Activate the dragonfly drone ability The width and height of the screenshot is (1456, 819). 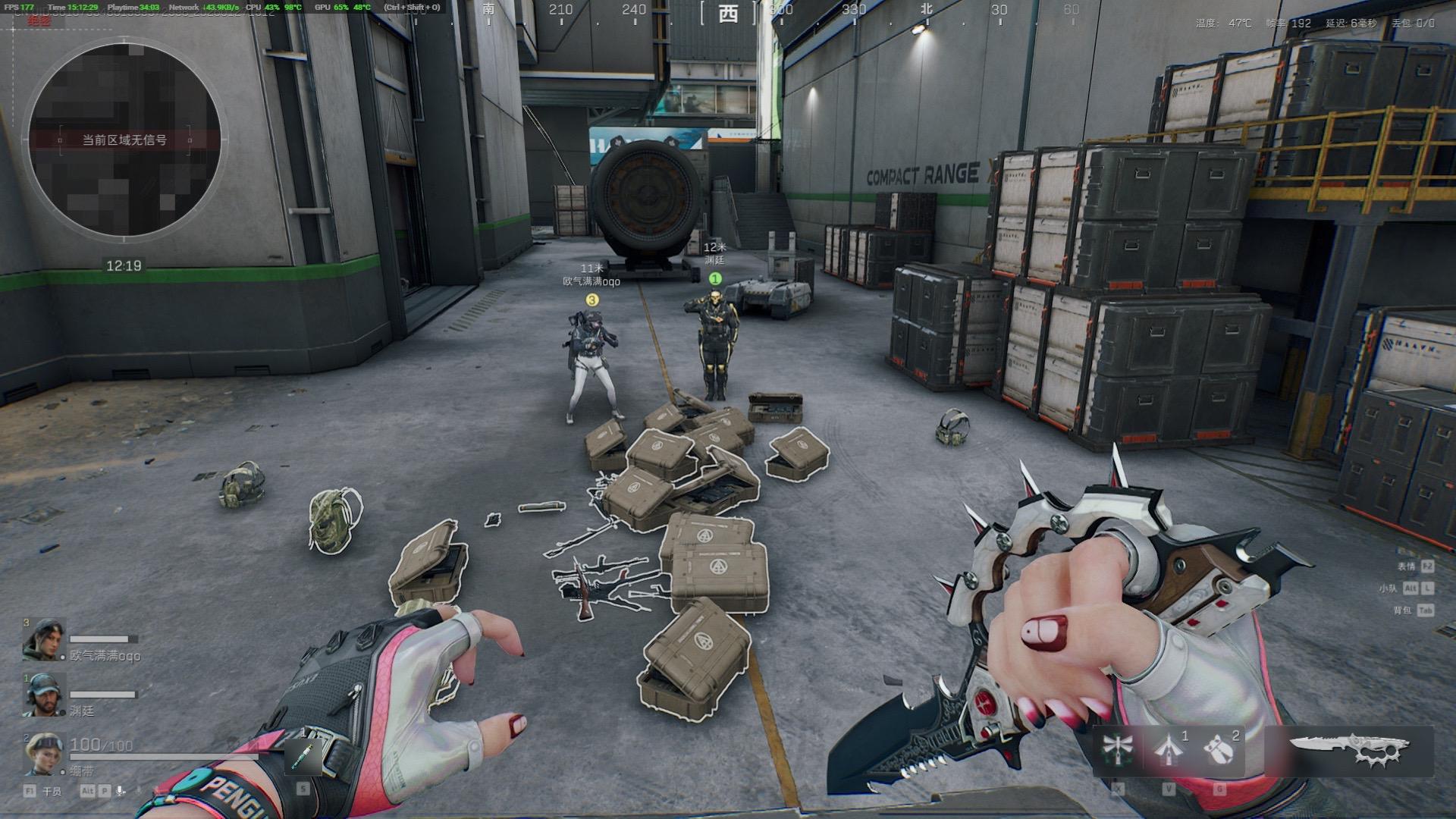1117,748
